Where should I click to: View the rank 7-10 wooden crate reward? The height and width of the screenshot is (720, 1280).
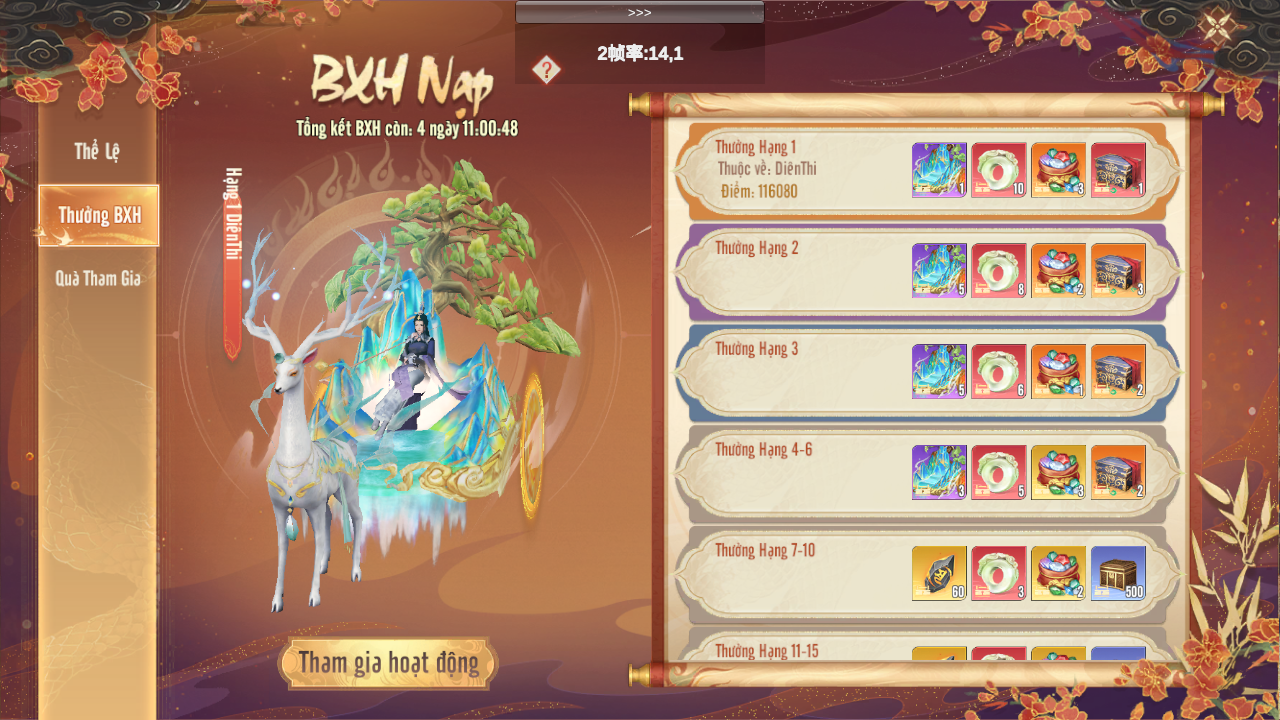pyautogui.click(x=1119, y=574)
